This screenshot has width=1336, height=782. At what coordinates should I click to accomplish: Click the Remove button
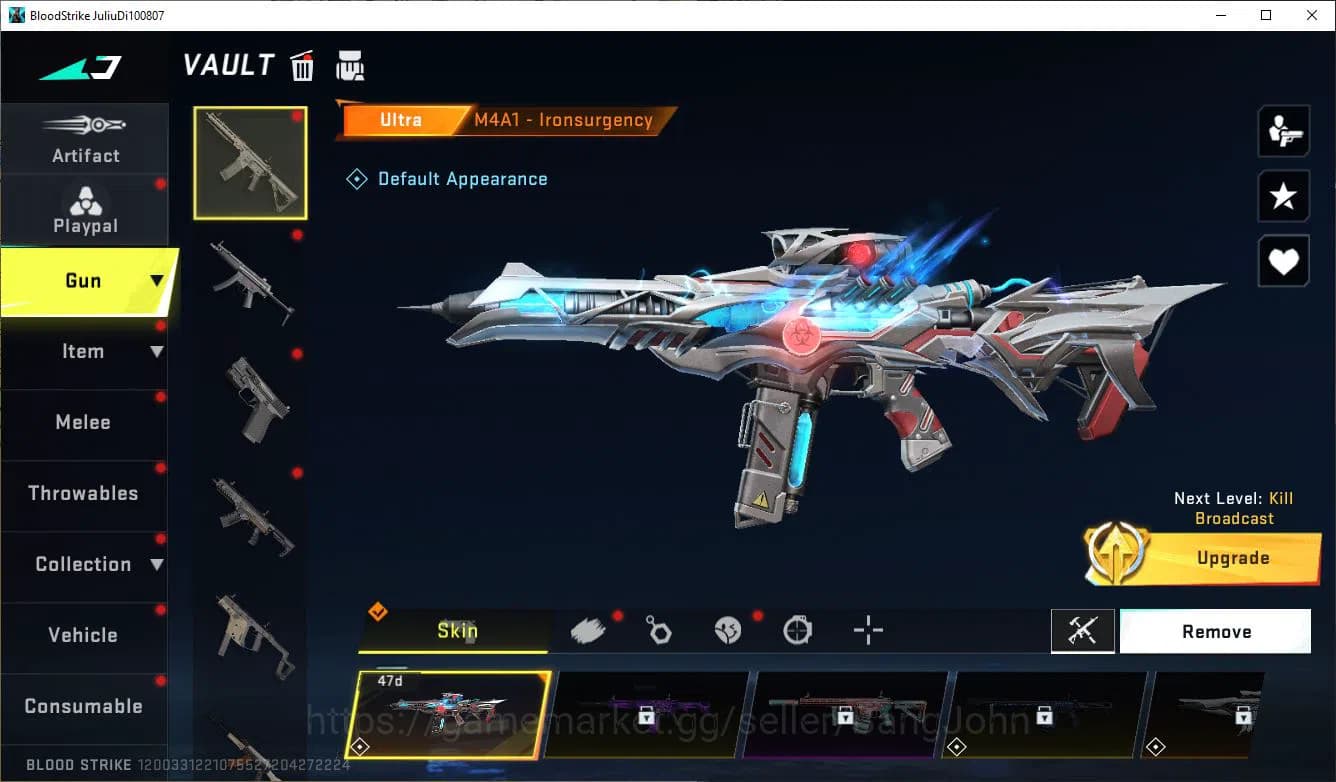1215,631
